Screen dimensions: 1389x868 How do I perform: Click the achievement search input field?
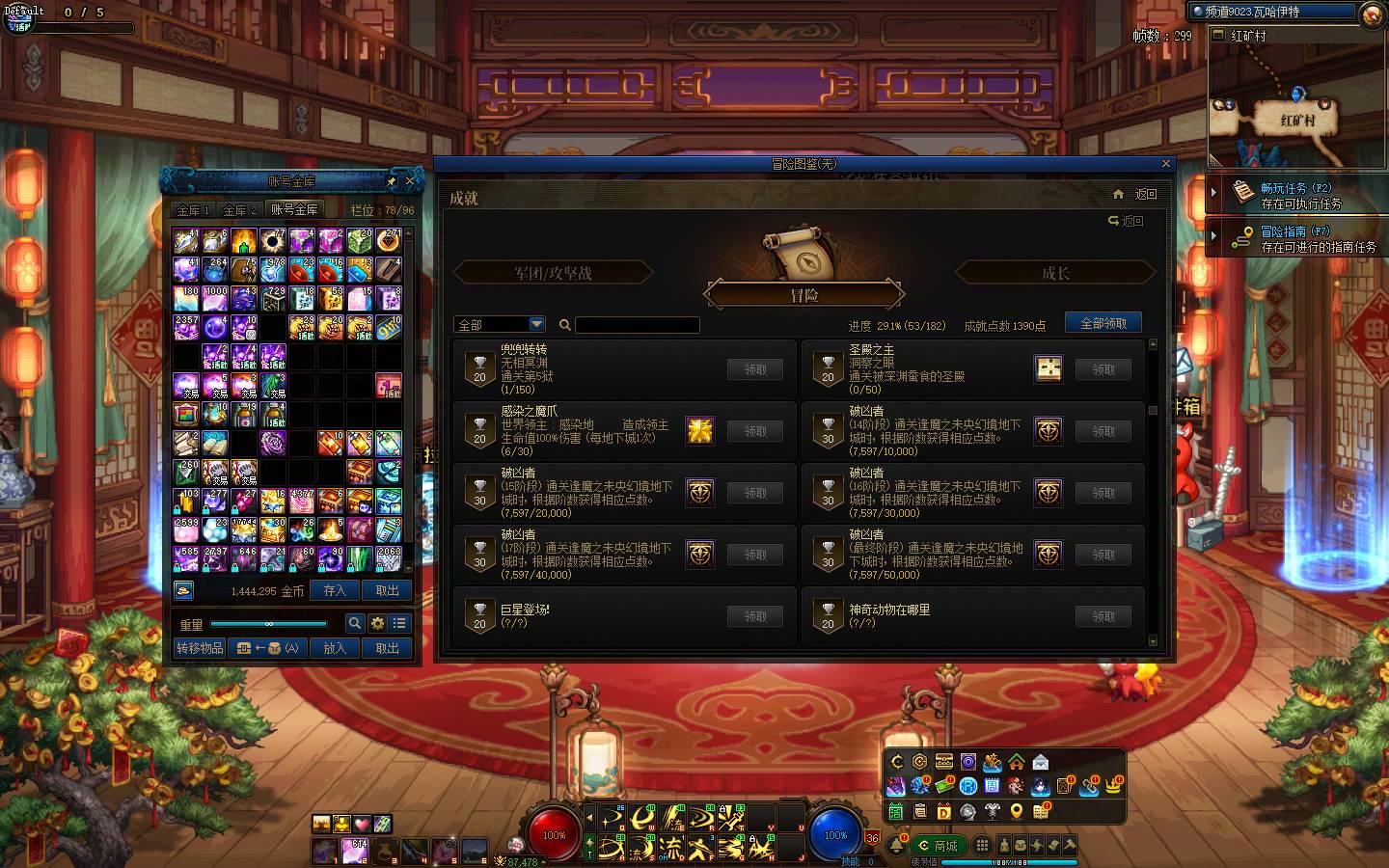637,325
